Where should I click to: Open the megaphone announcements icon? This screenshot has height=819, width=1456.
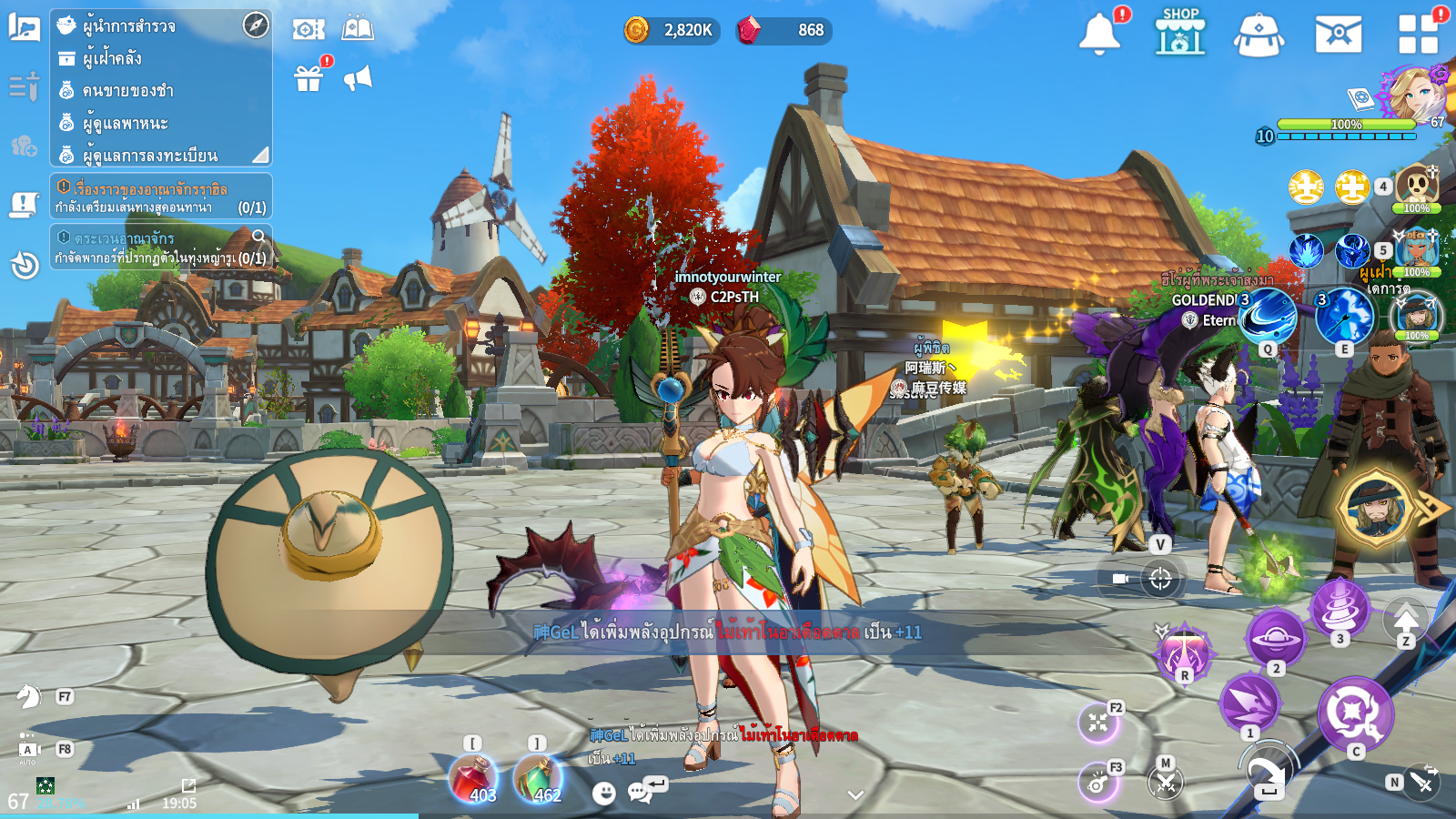[358, 78]
